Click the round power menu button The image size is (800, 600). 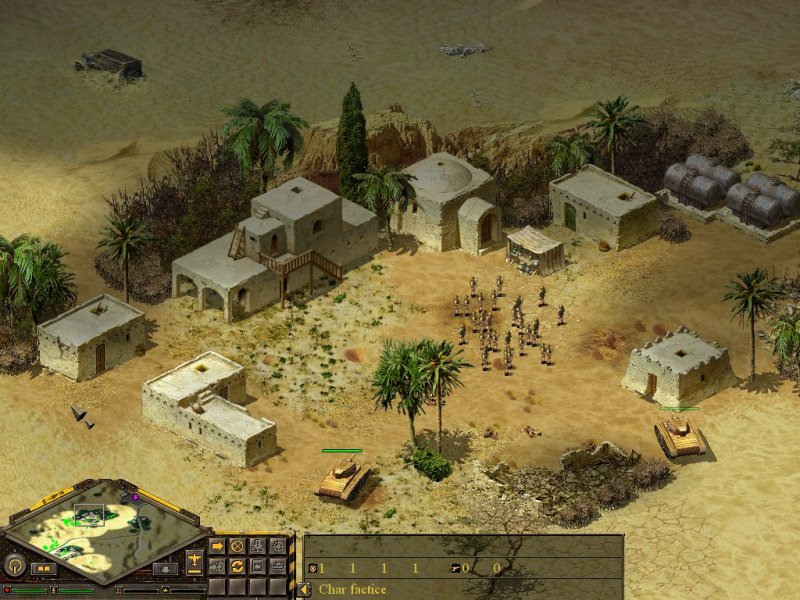[x=16, y=565]
